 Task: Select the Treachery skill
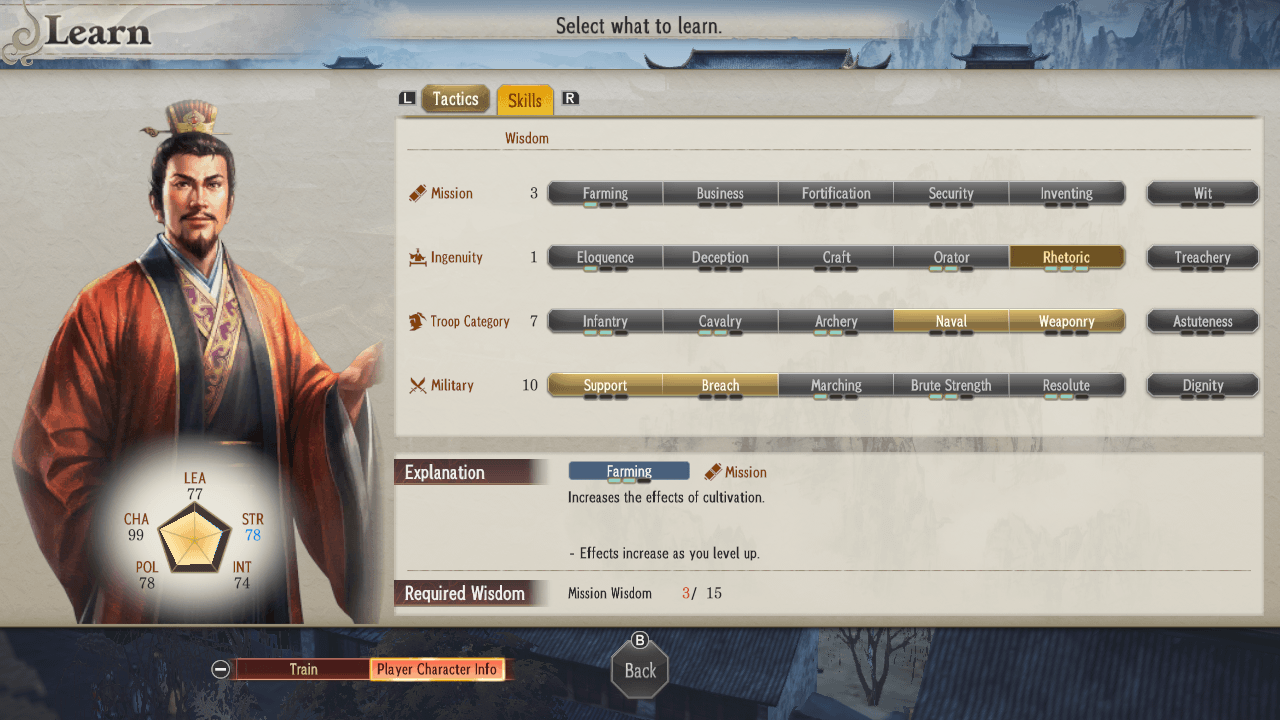click(x=1202, y=257)
